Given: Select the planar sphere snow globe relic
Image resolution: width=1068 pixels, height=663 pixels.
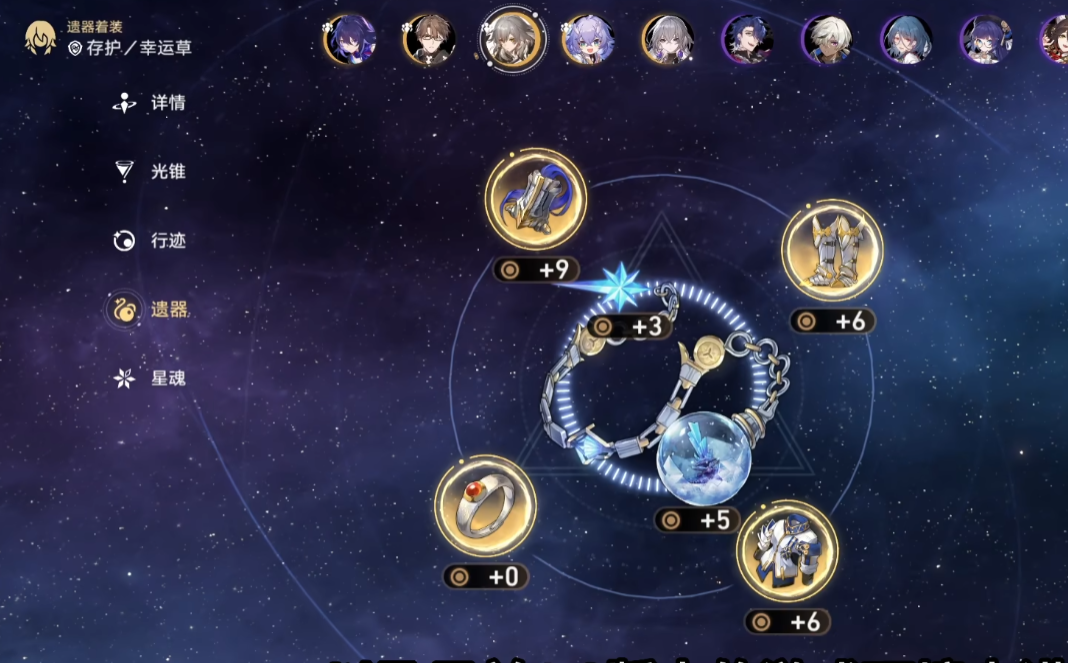Looking at the screenshot, I should [x=705, y=457].
